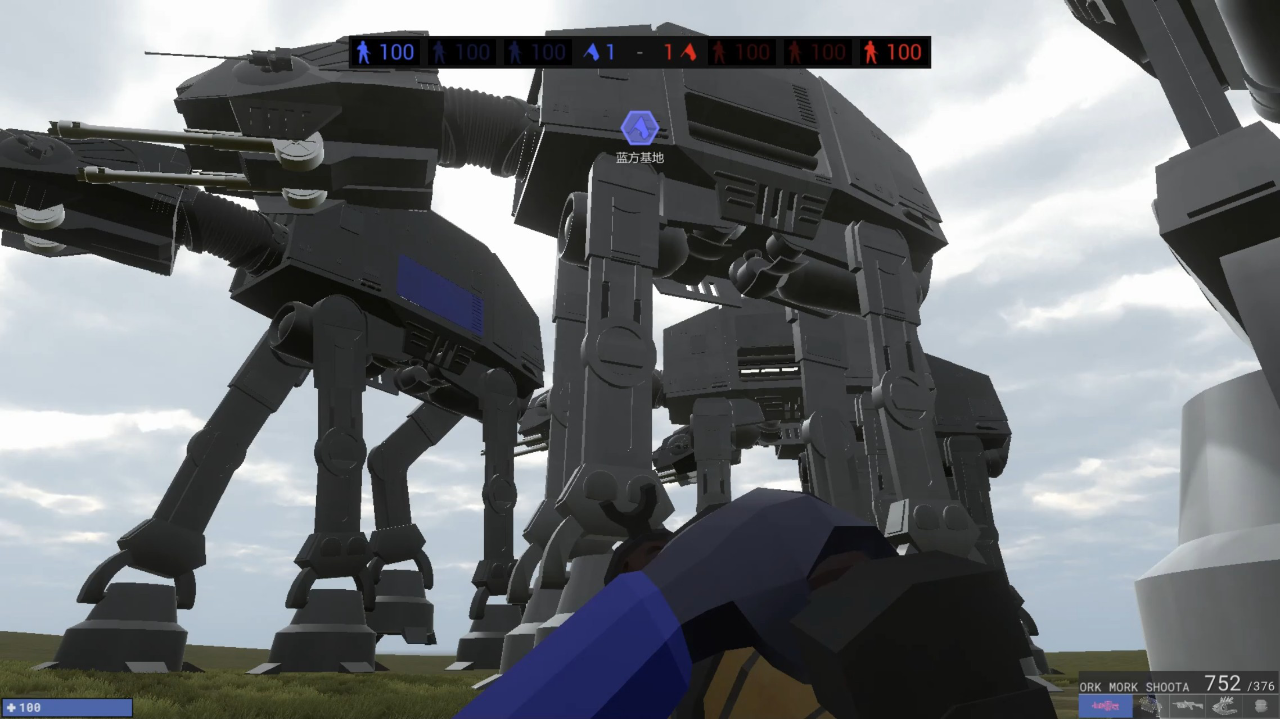Select the highlighted Ork Mork Shoota weapon slot
The image size is (1280, 719).
click(x=1105, y=706)
